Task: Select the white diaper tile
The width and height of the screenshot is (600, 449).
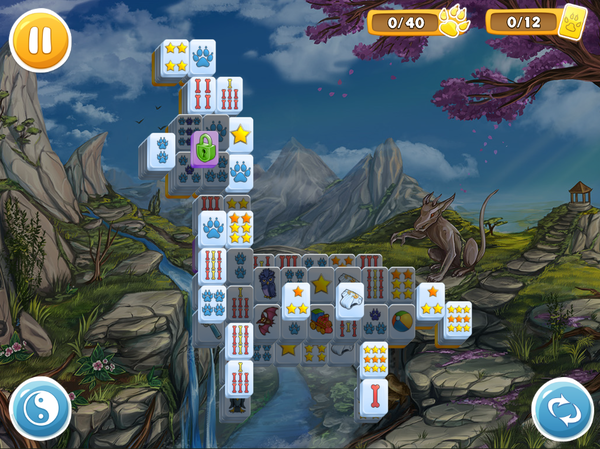Action: click(x=350, y=298)
